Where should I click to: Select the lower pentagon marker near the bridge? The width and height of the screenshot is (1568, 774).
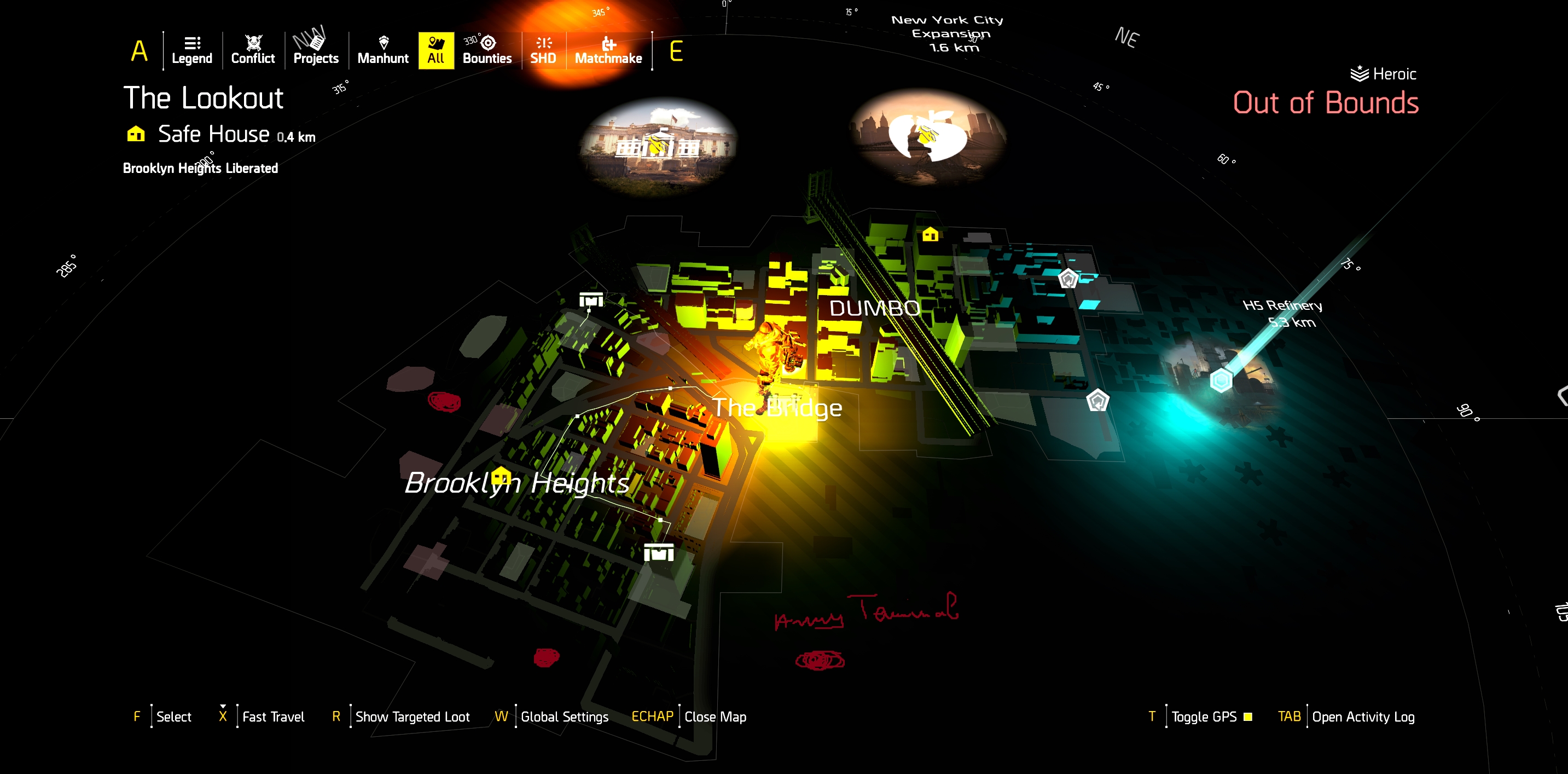1097,401
